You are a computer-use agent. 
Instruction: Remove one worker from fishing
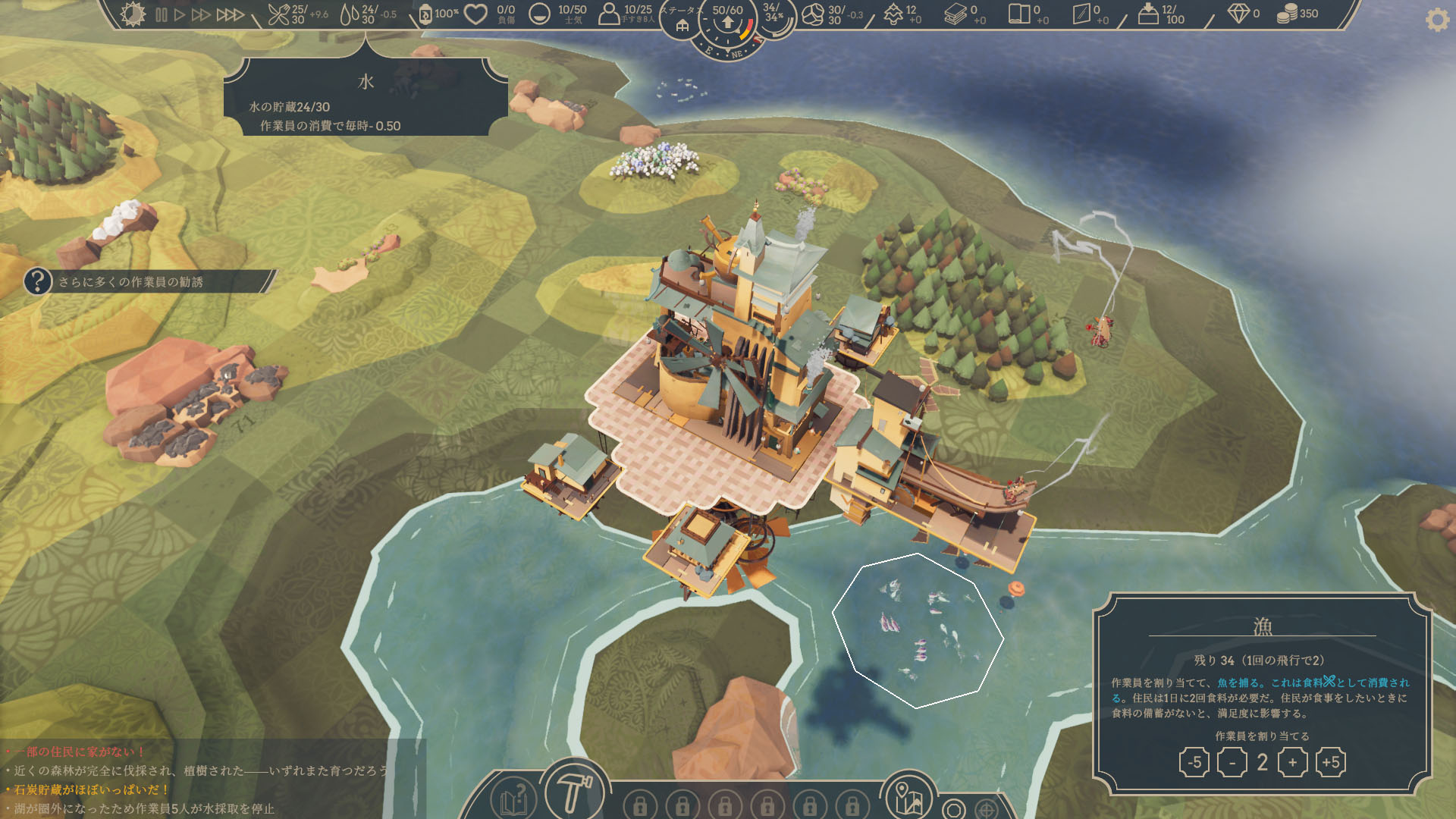point(1232,762)
